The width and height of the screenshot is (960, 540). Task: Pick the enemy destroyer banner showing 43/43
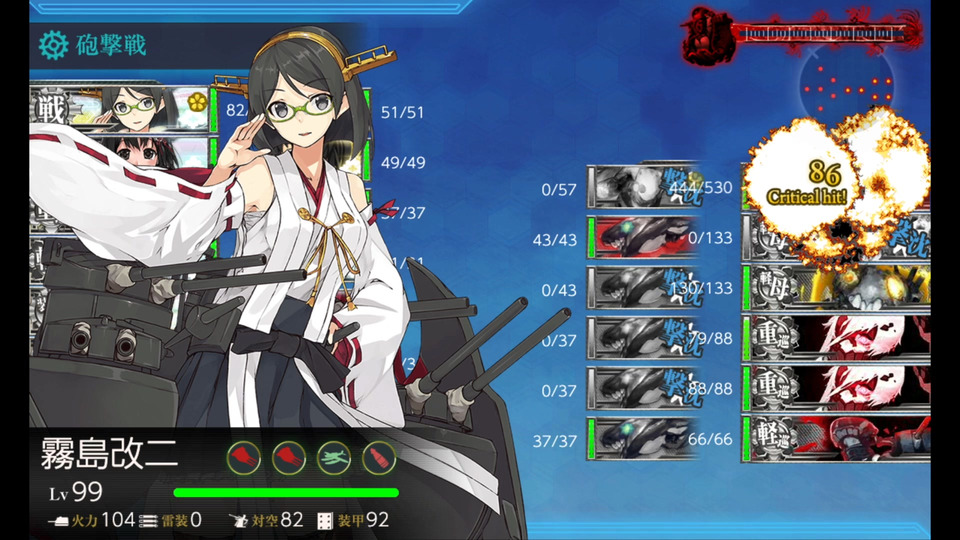pos(642,236)
